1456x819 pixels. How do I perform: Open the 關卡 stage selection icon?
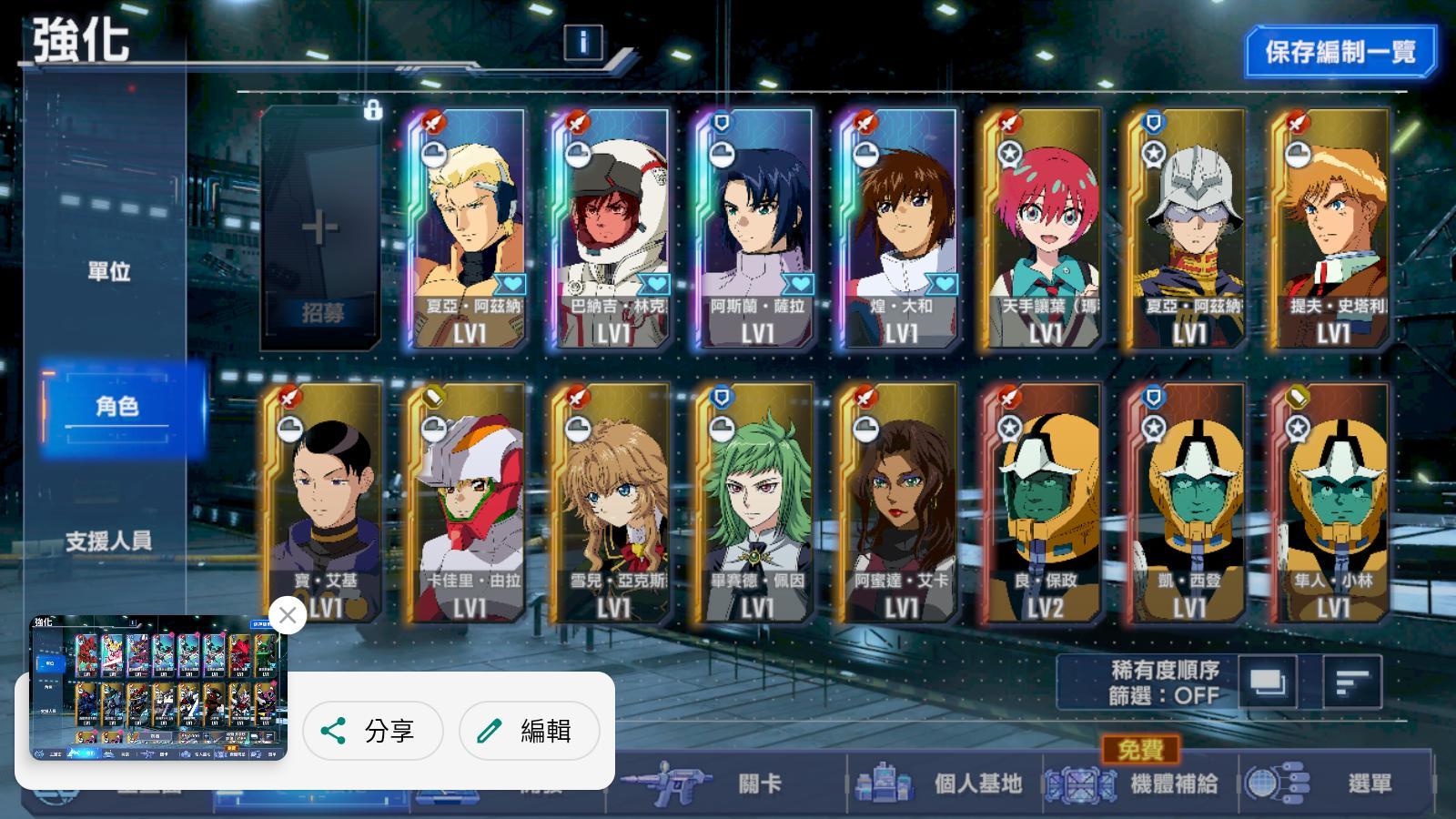[x=669, y=784]
